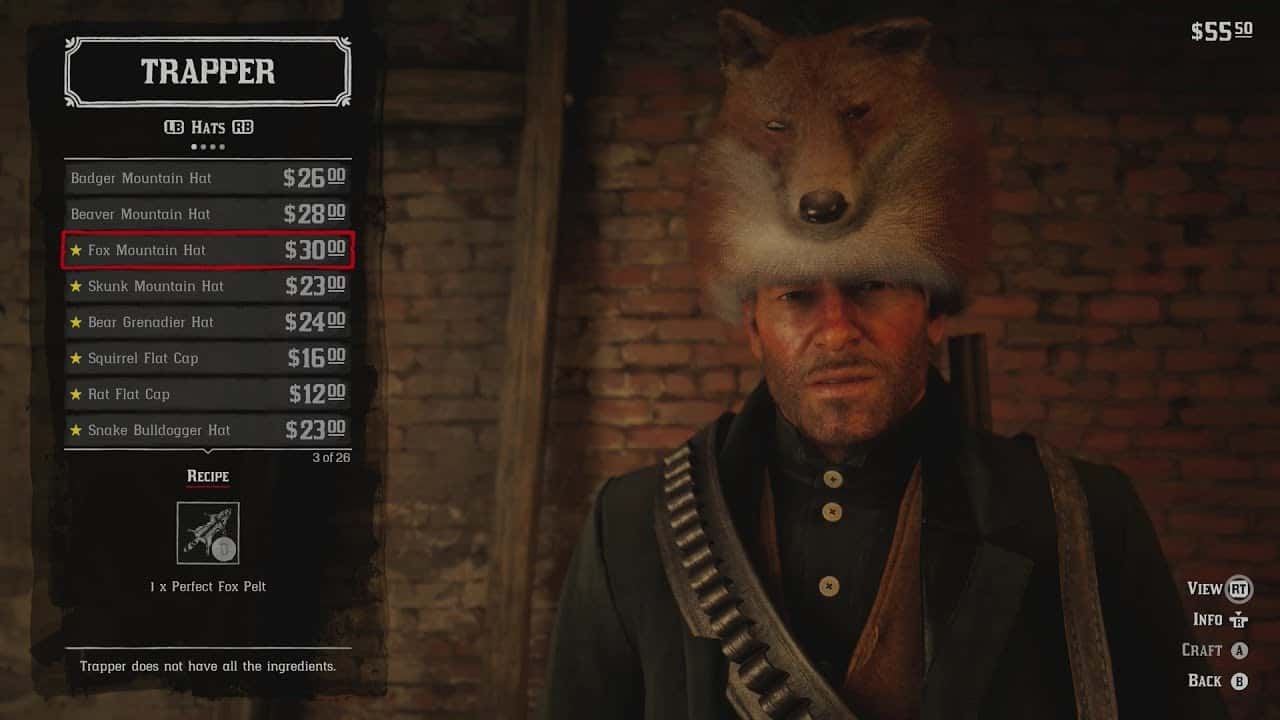Select the View RT button prompt

coord(1240,589)
